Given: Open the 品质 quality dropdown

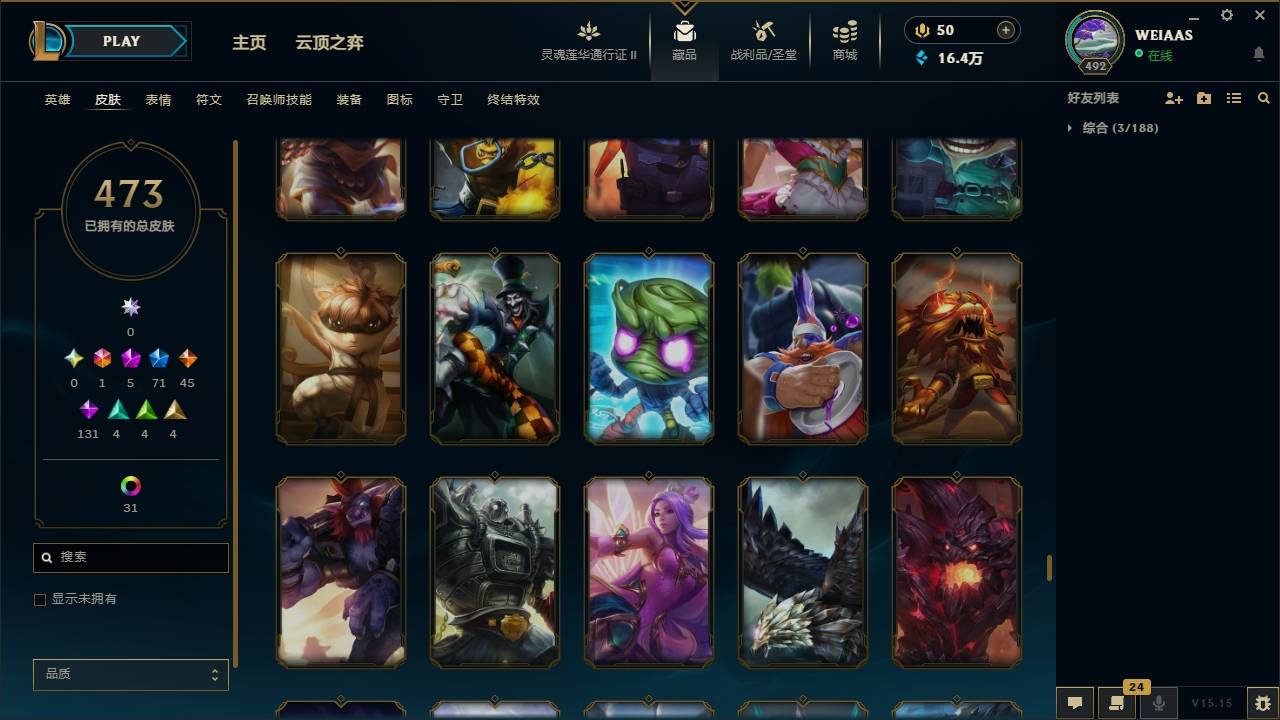Looking at the screenshot, I should (x=130, y=674).
